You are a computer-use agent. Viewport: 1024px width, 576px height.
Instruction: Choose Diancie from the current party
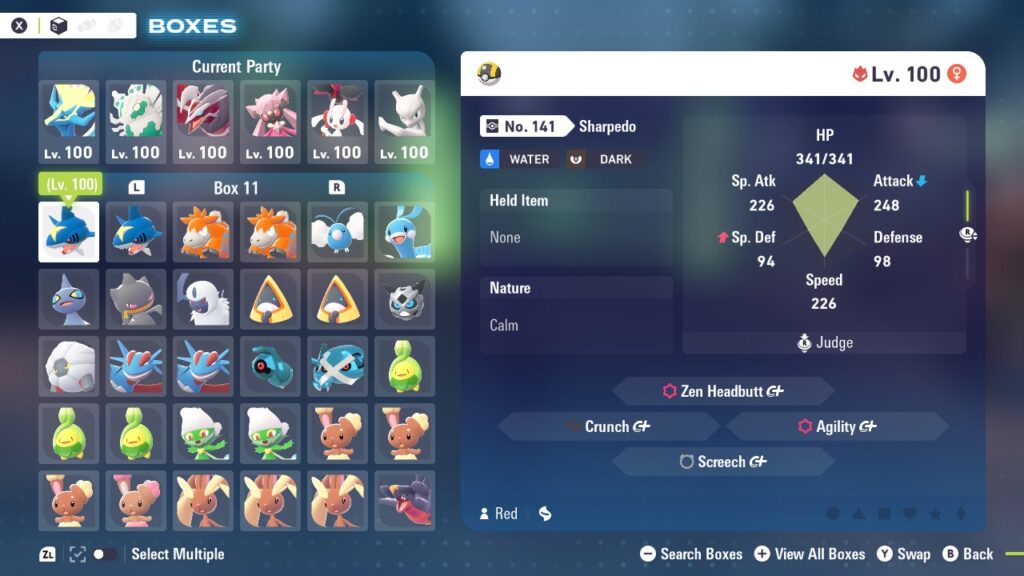pos(270,122)
